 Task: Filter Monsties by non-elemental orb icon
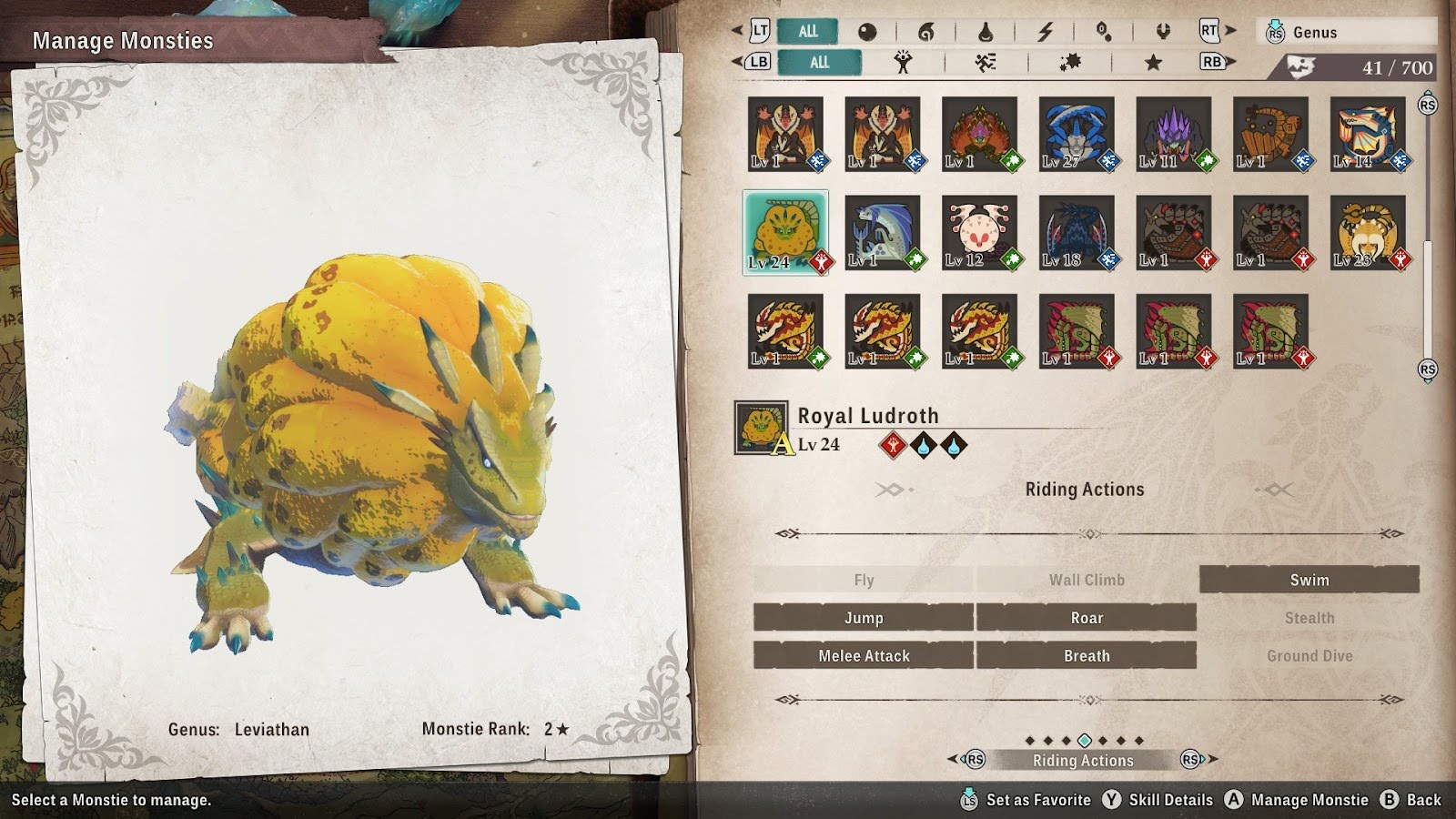pos(867,32)
